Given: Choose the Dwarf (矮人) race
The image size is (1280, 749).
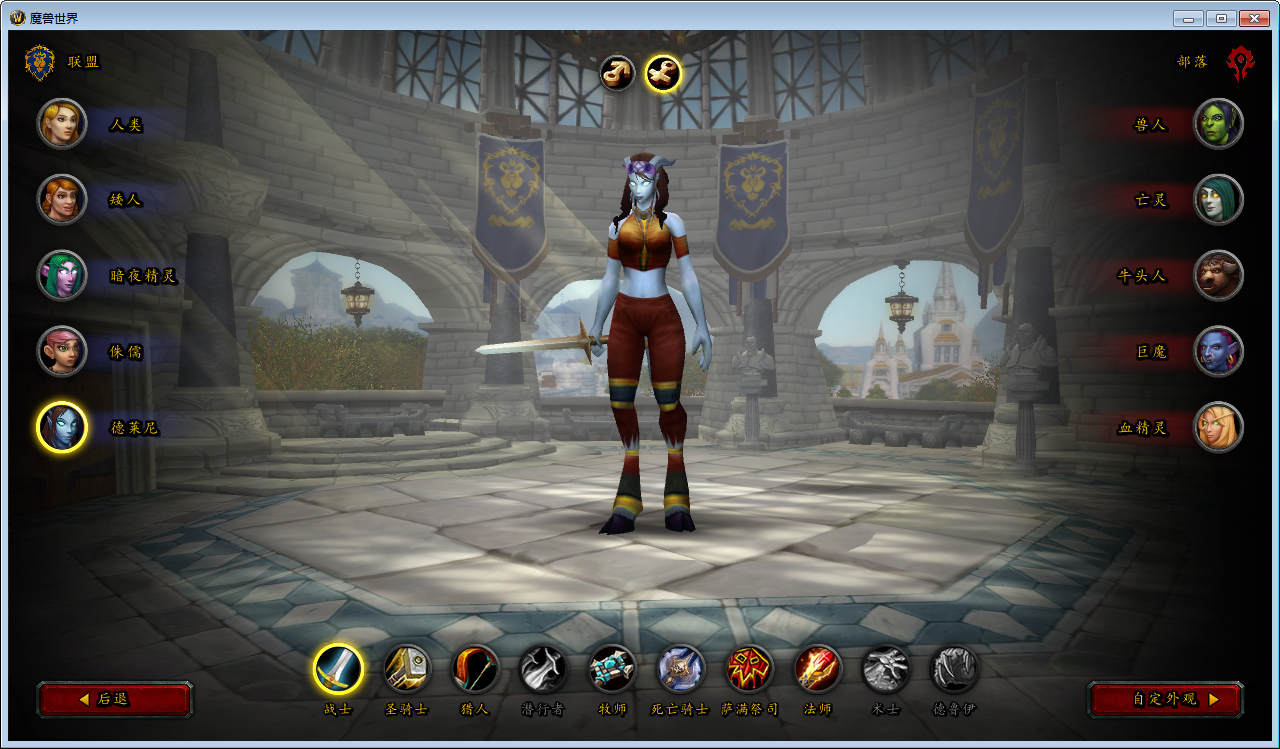Looking at the screenshot, I should point(62,199).
